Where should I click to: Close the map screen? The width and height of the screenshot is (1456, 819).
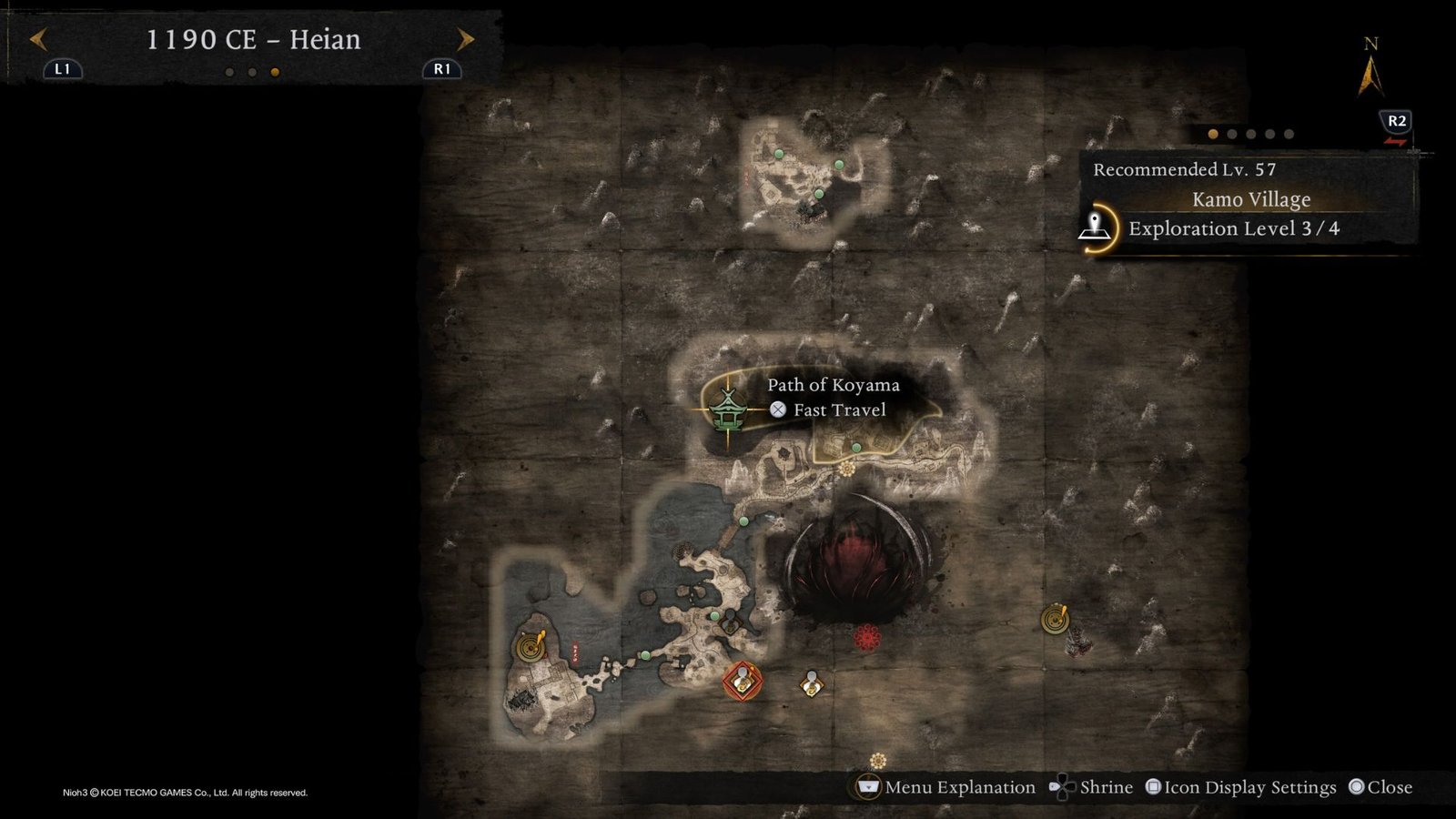coord(1380,787)
